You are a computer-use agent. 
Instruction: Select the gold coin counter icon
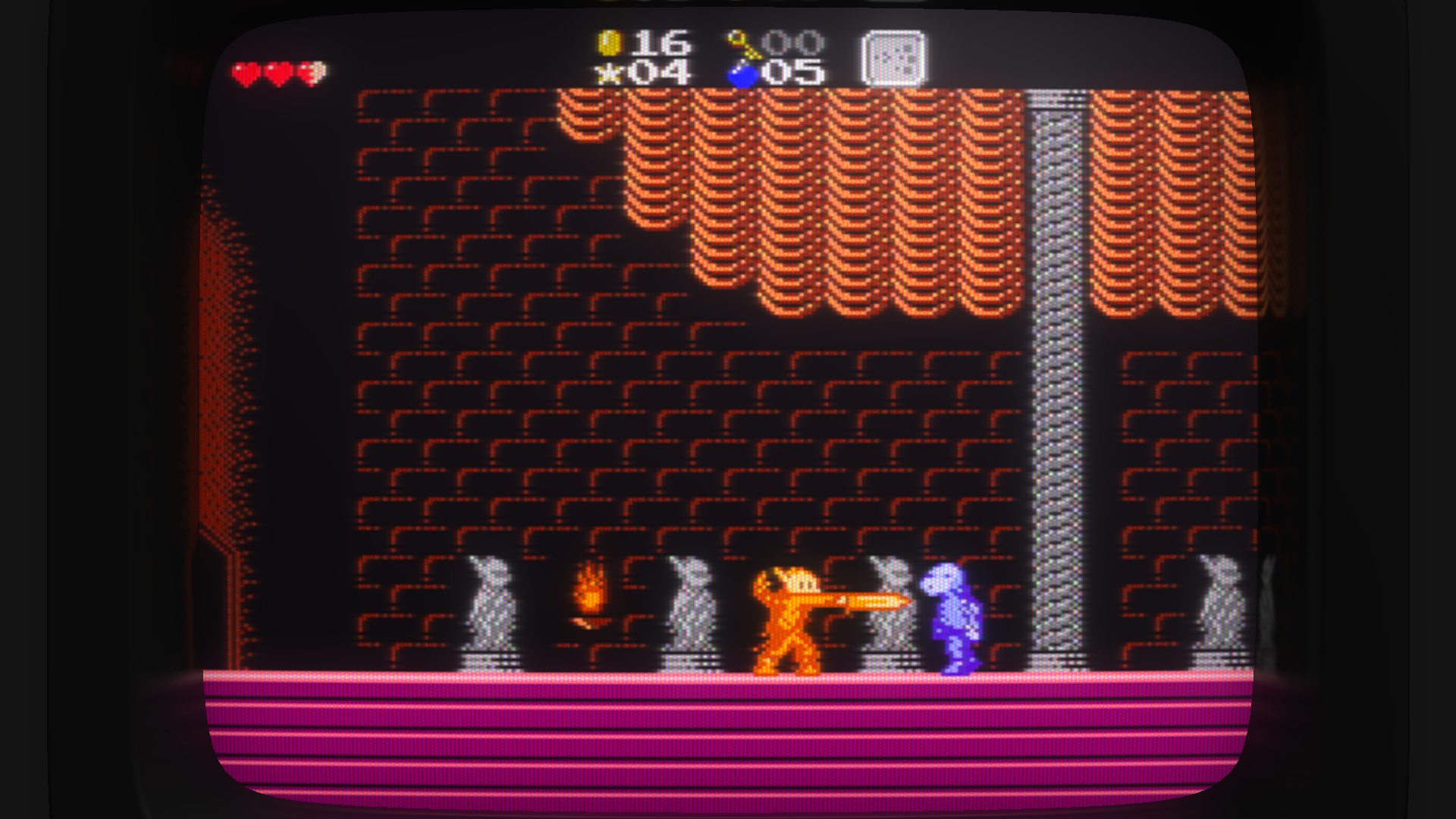coord(611,41)
